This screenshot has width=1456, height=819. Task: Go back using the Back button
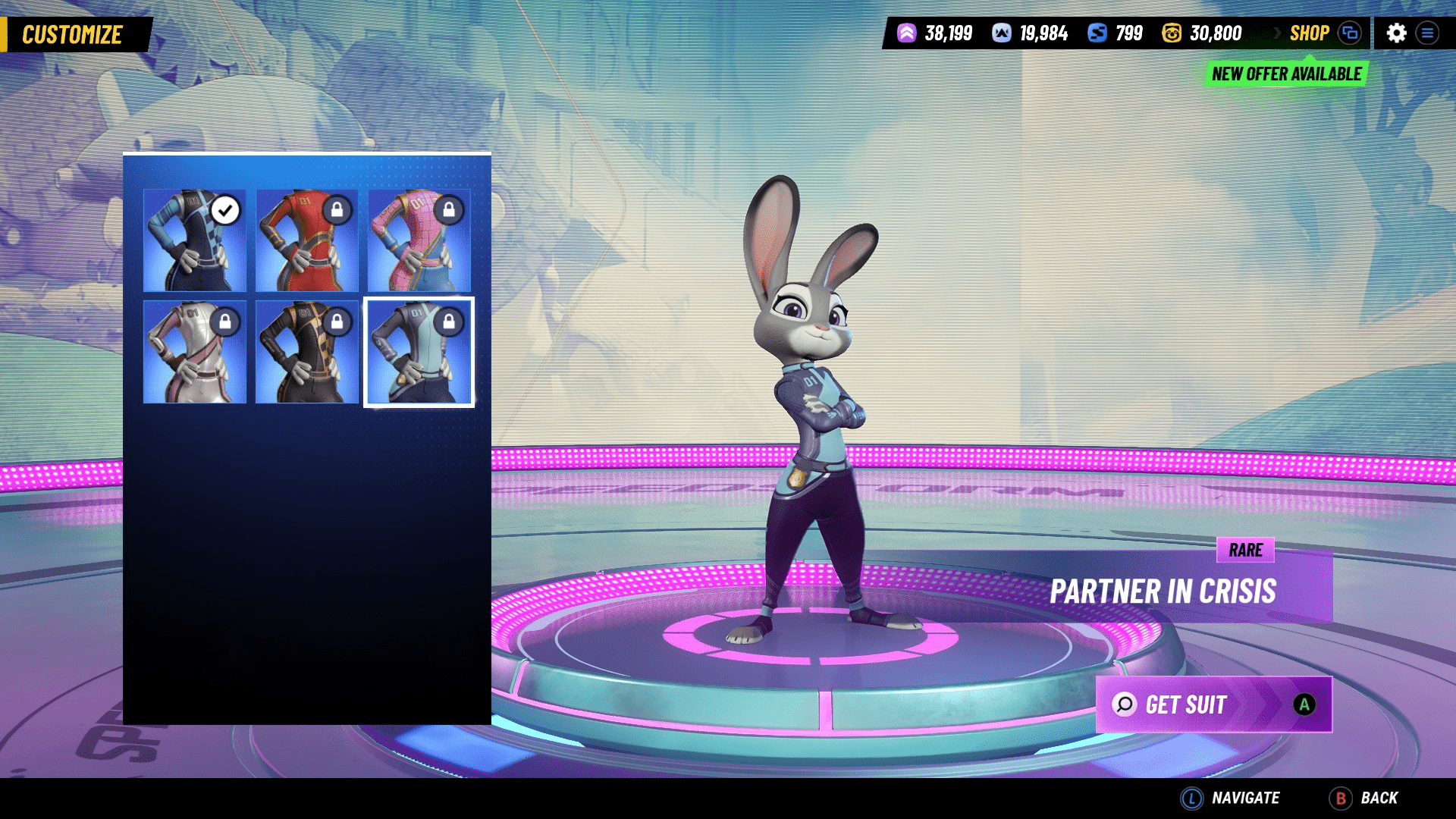pos(1364,798)
